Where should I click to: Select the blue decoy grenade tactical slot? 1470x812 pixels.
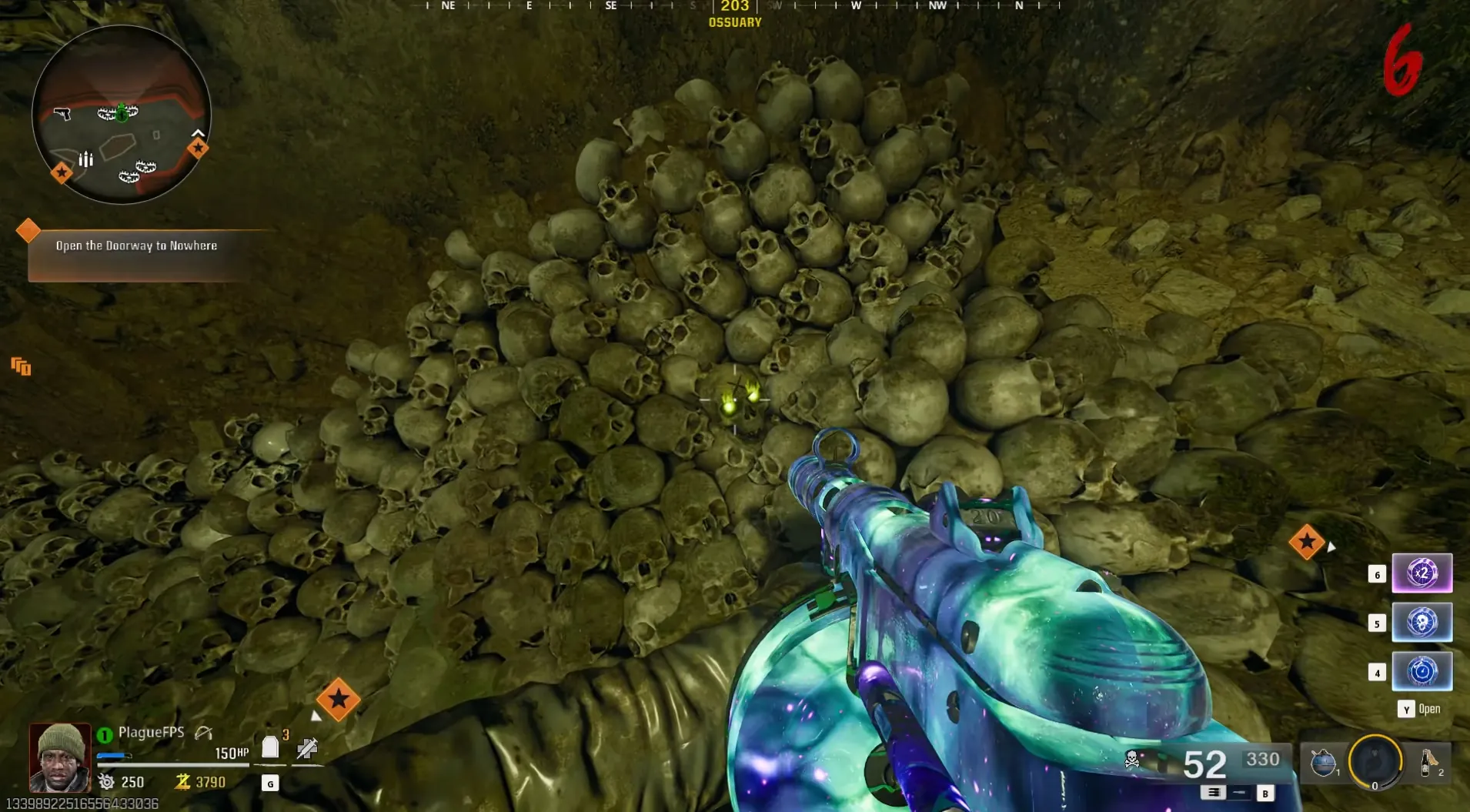pyautogui.click(x=1323, y=763)
